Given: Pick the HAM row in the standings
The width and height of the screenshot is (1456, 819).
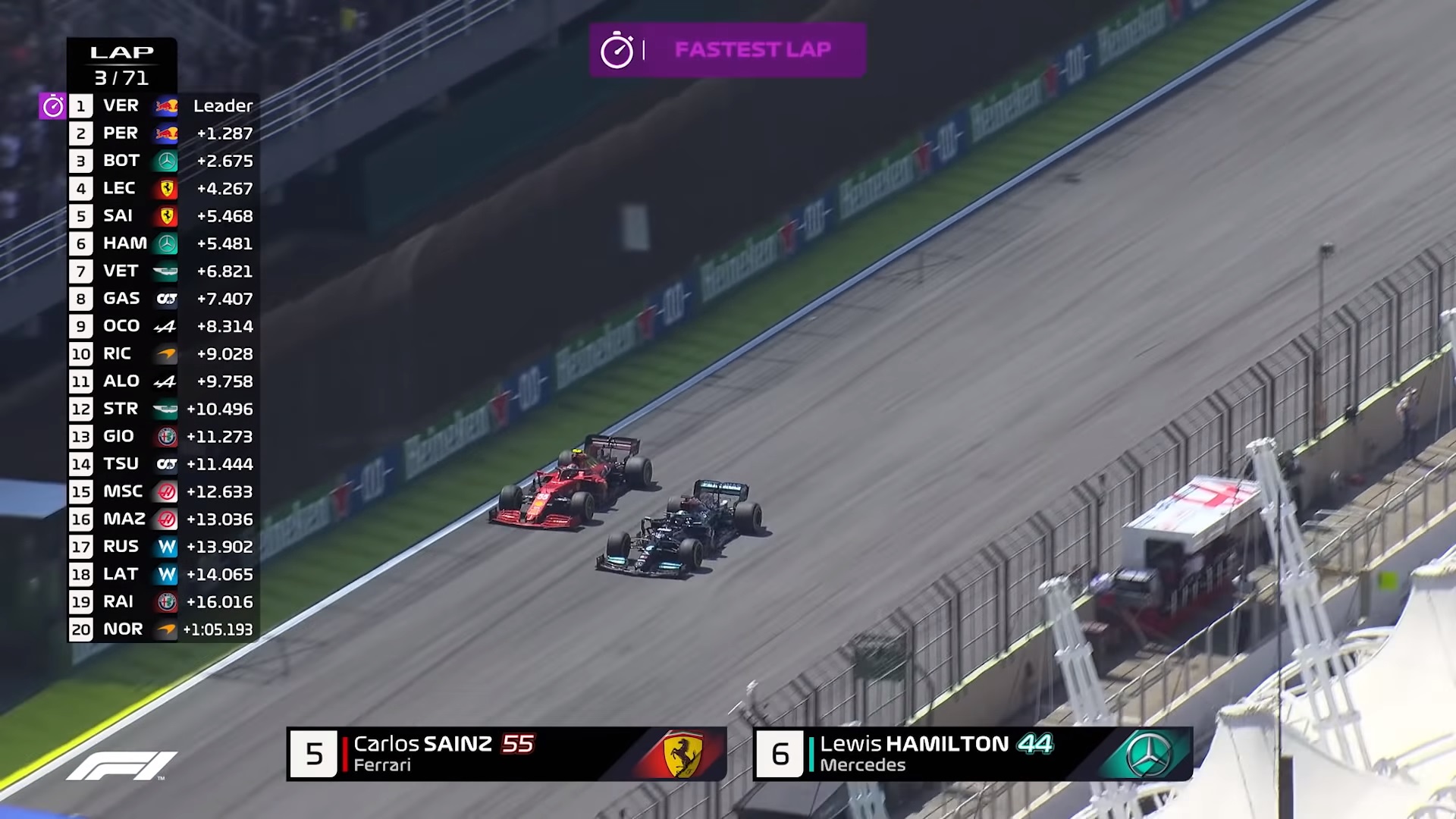Looking at the screenshot, I should click(x=163, y=243).
